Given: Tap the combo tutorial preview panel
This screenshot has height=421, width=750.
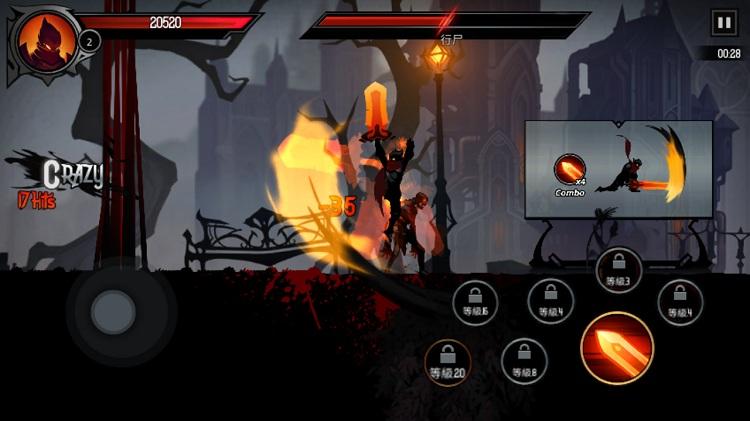Looking at the screenshot, I should click(x=618, y=169).
